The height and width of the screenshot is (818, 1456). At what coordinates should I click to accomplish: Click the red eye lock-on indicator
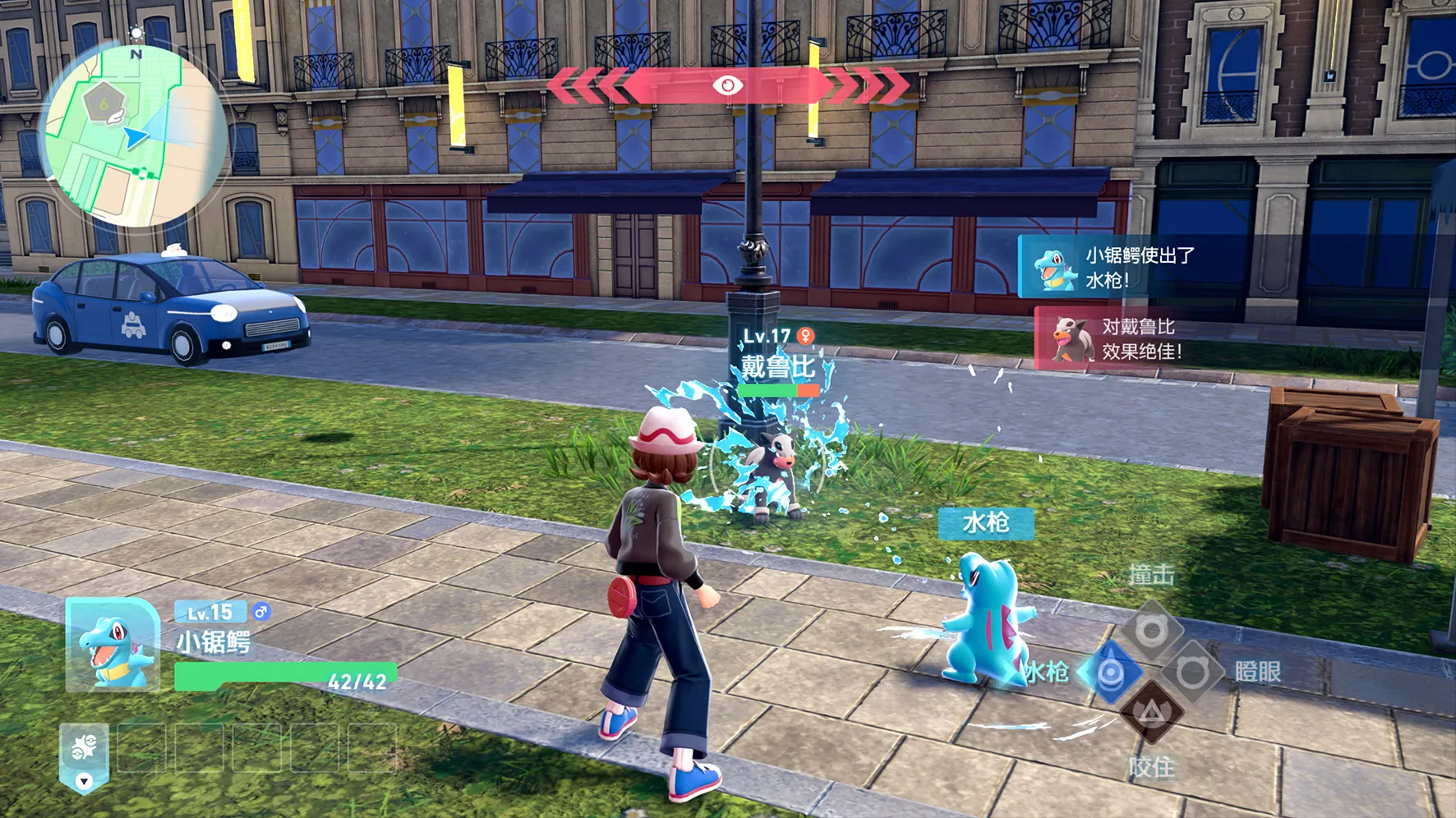point(727,85)
